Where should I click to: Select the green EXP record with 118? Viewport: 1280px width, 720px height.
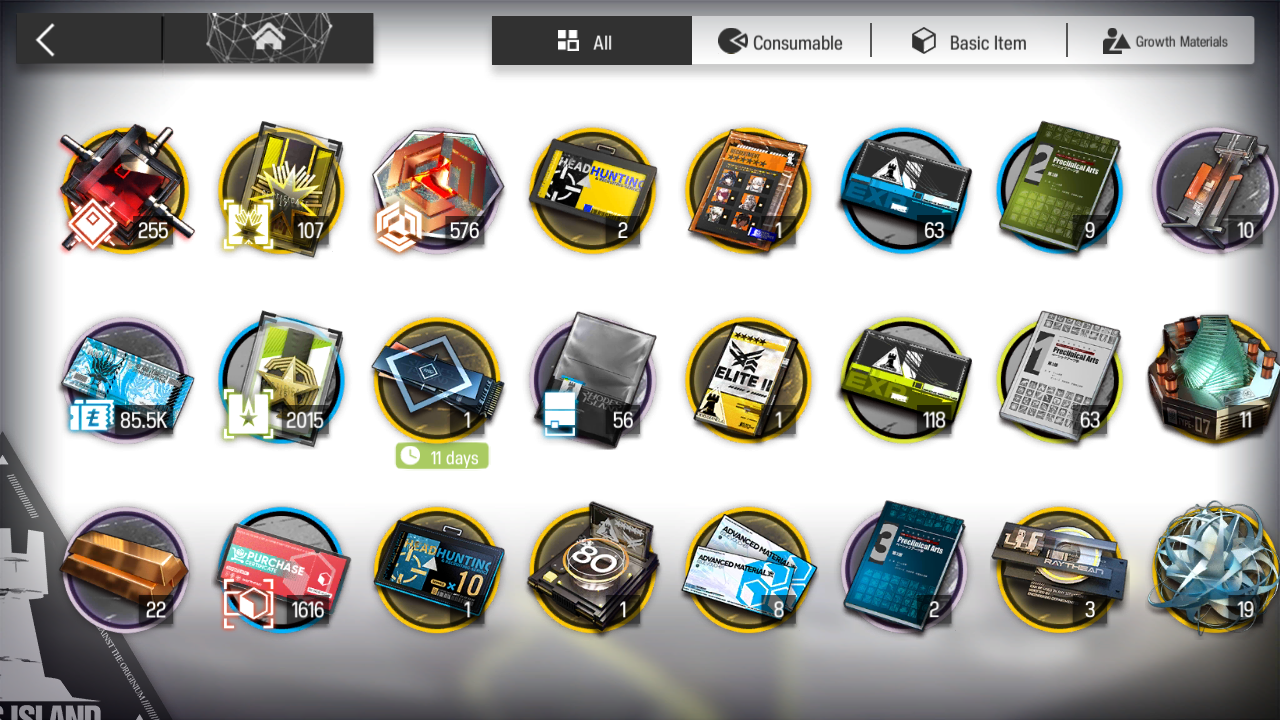904,380
